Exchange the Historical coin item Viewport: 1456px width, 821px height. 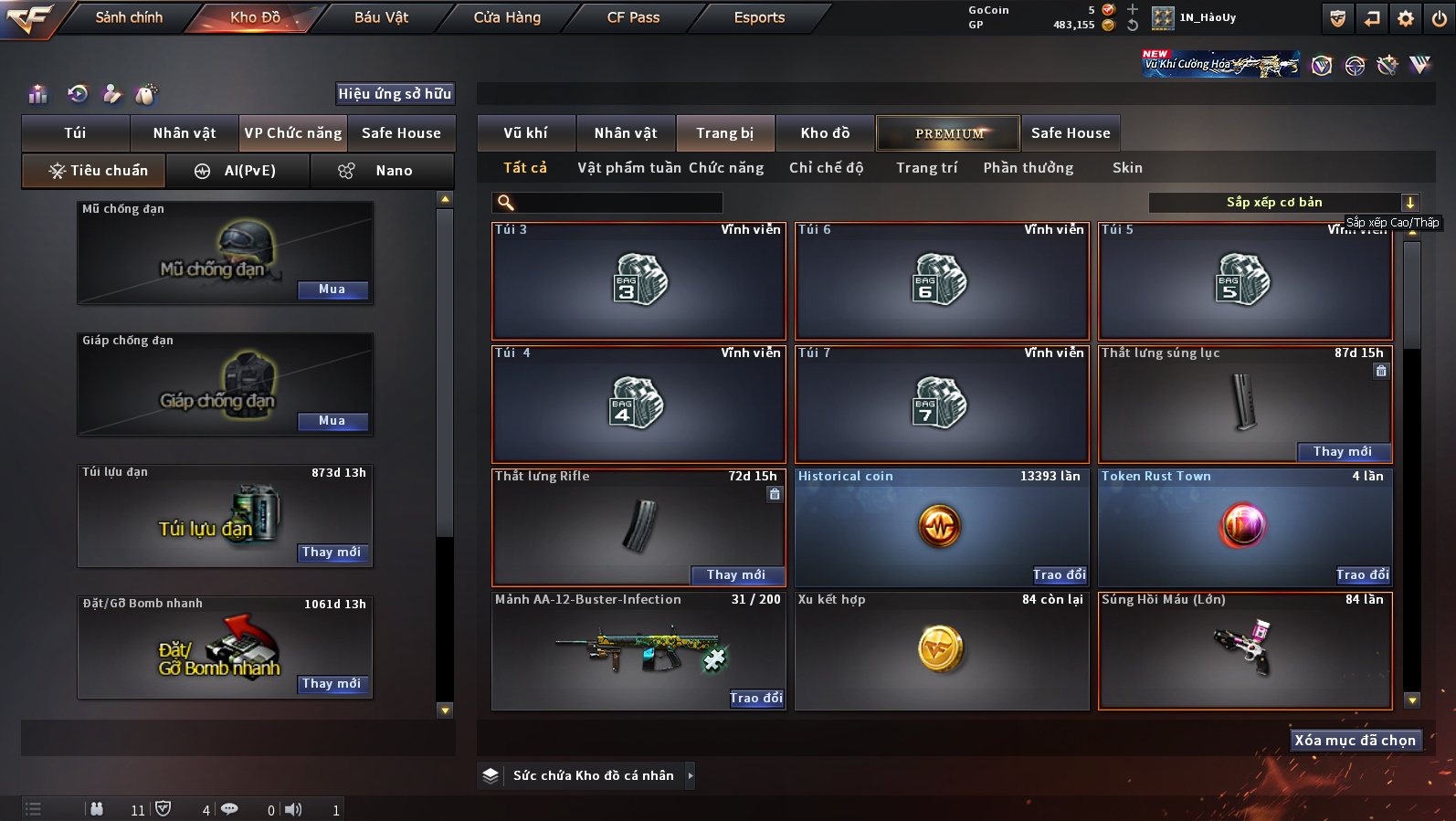coord(1060,574)
